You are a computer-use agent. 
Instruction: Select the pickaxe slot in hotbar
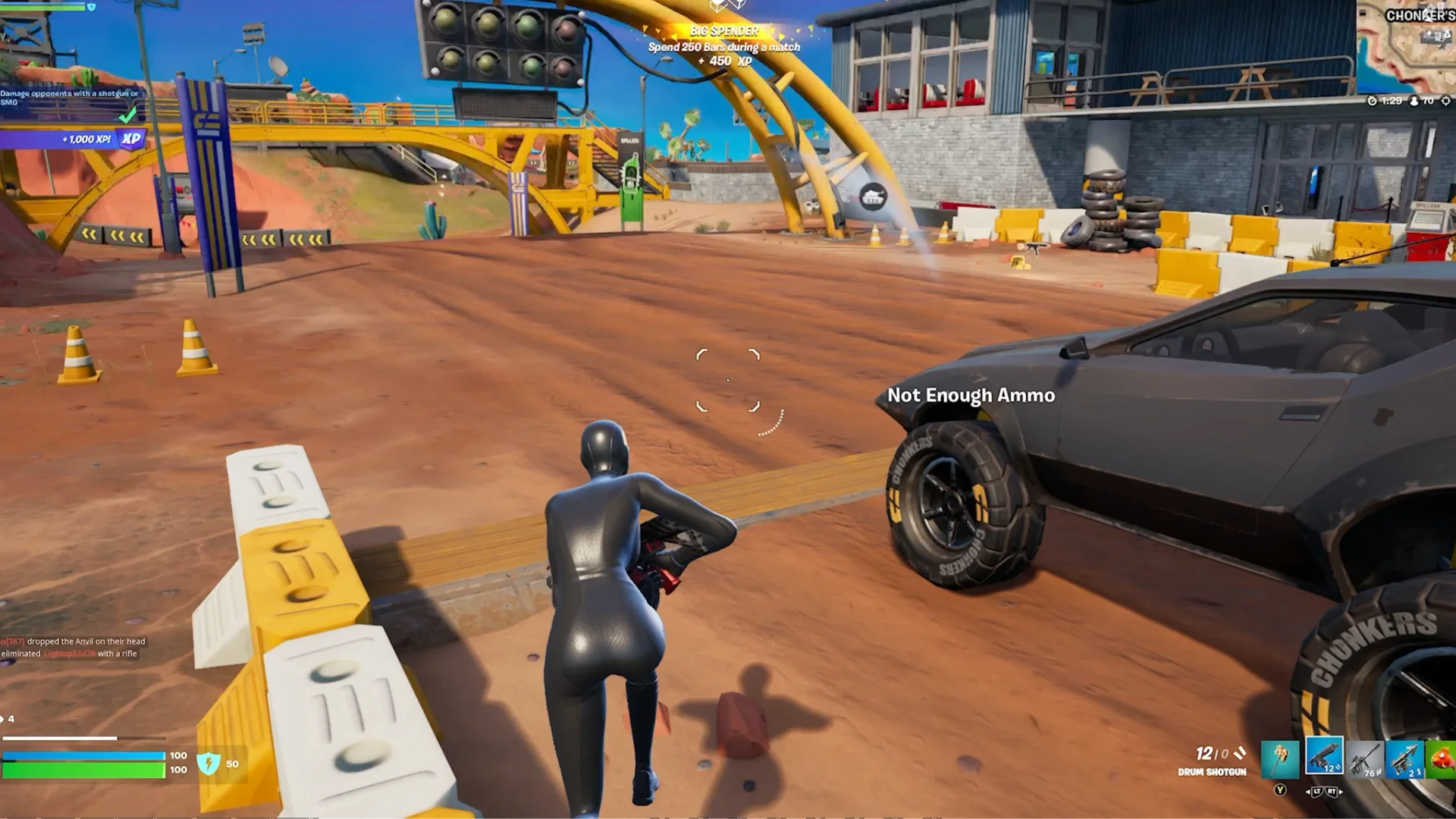pyautogui.click(x=1280, y=758)
